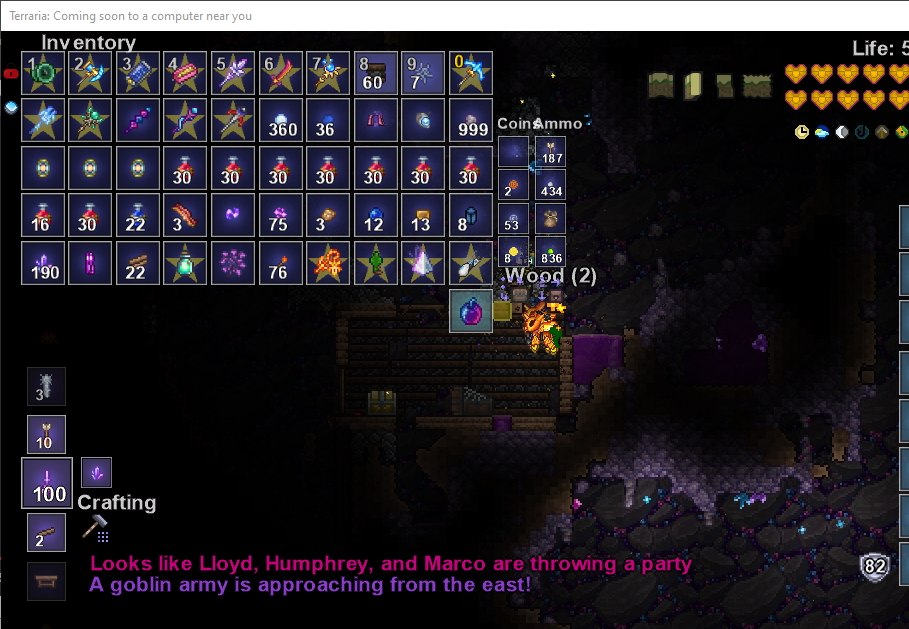Craft the selected recipe showing 100
Screen dimensions: 909x629
(47, 483)
